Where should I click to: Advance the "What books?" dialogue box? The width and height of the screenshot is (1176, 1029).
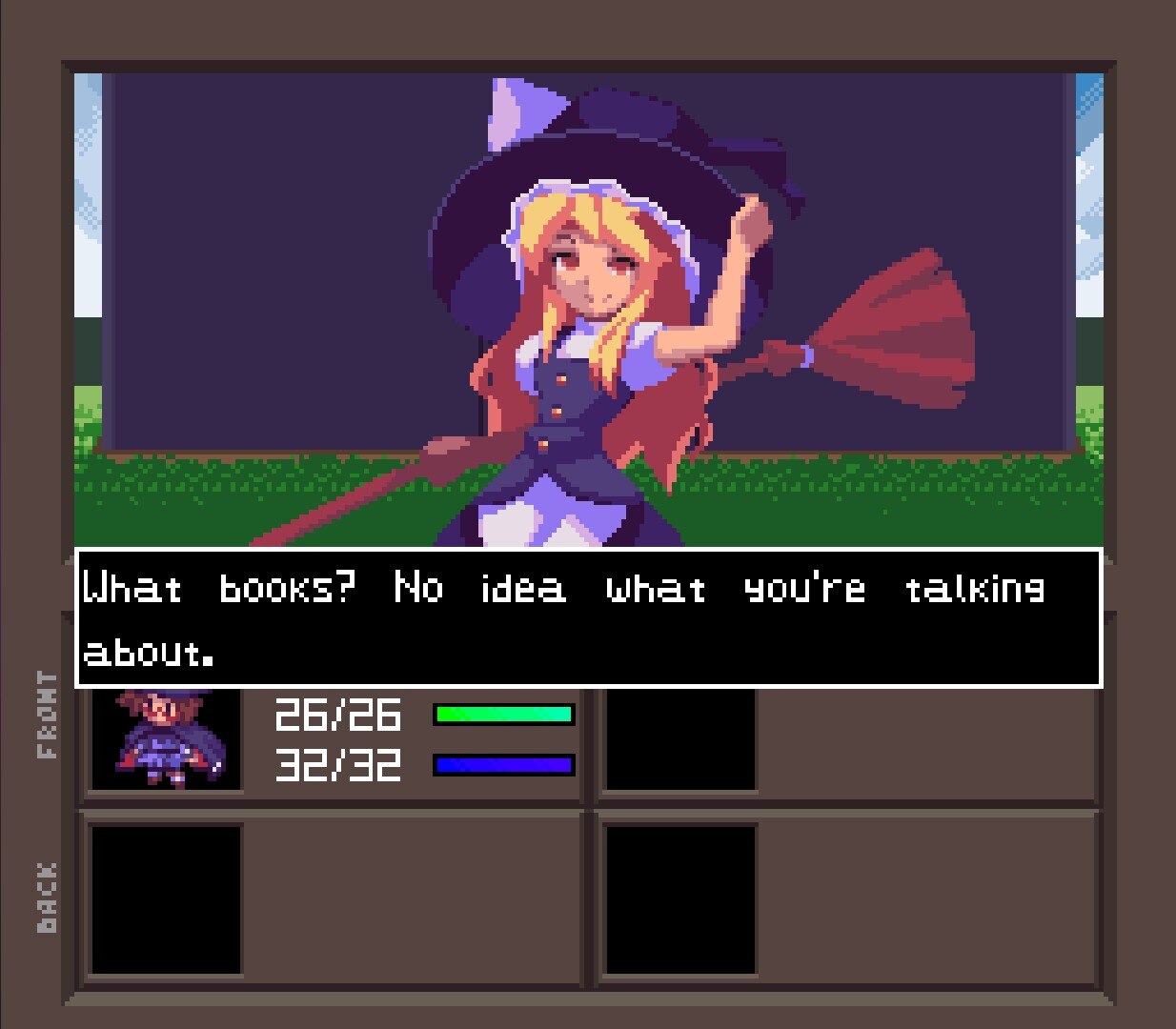tap(588, 617)
